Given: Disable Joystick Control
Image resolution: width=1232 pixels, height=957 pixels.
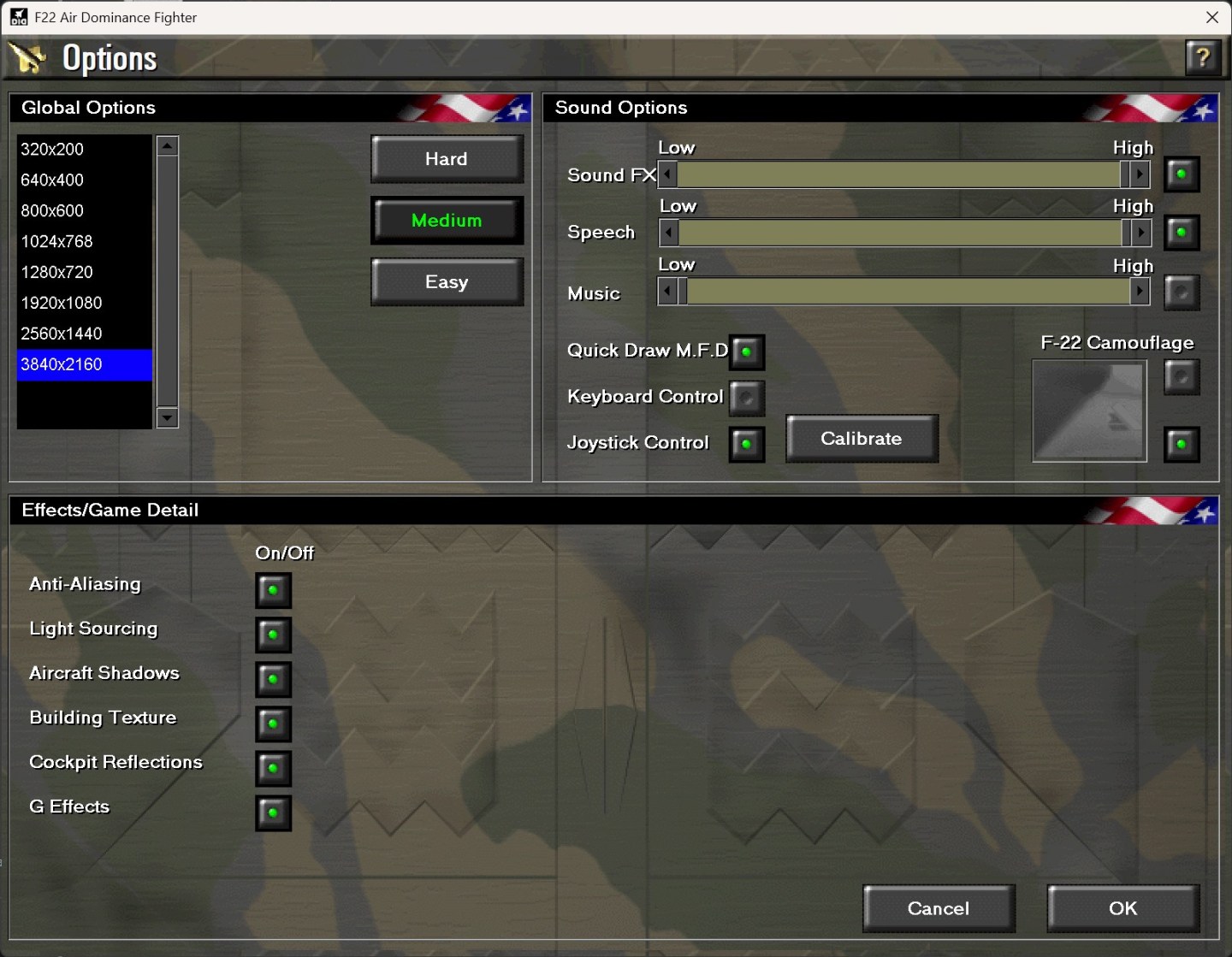Looking at the screenshot, I should (x=745, y=444).
